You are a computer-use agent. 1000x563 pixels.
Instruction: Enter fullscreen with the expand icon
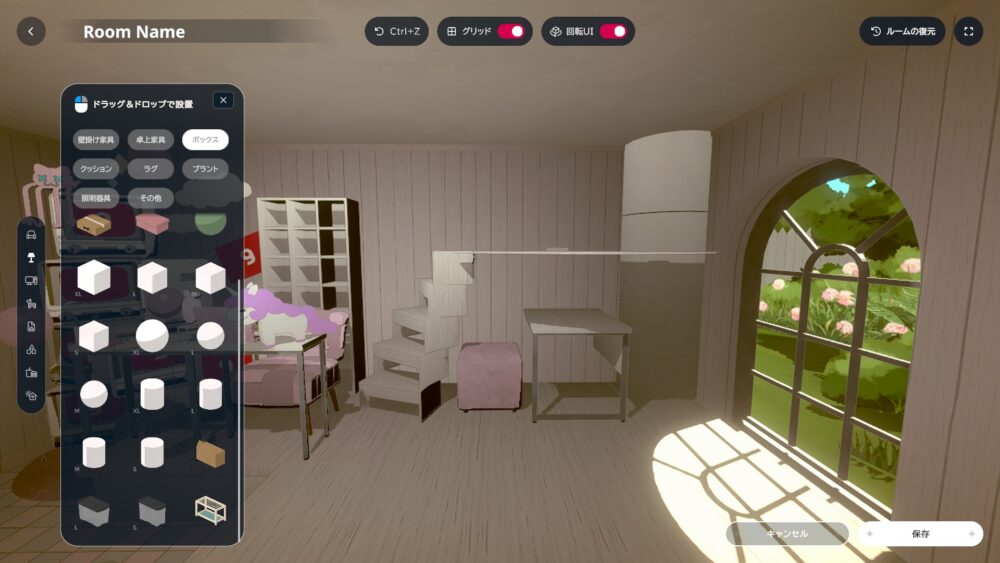click(968, 31)
